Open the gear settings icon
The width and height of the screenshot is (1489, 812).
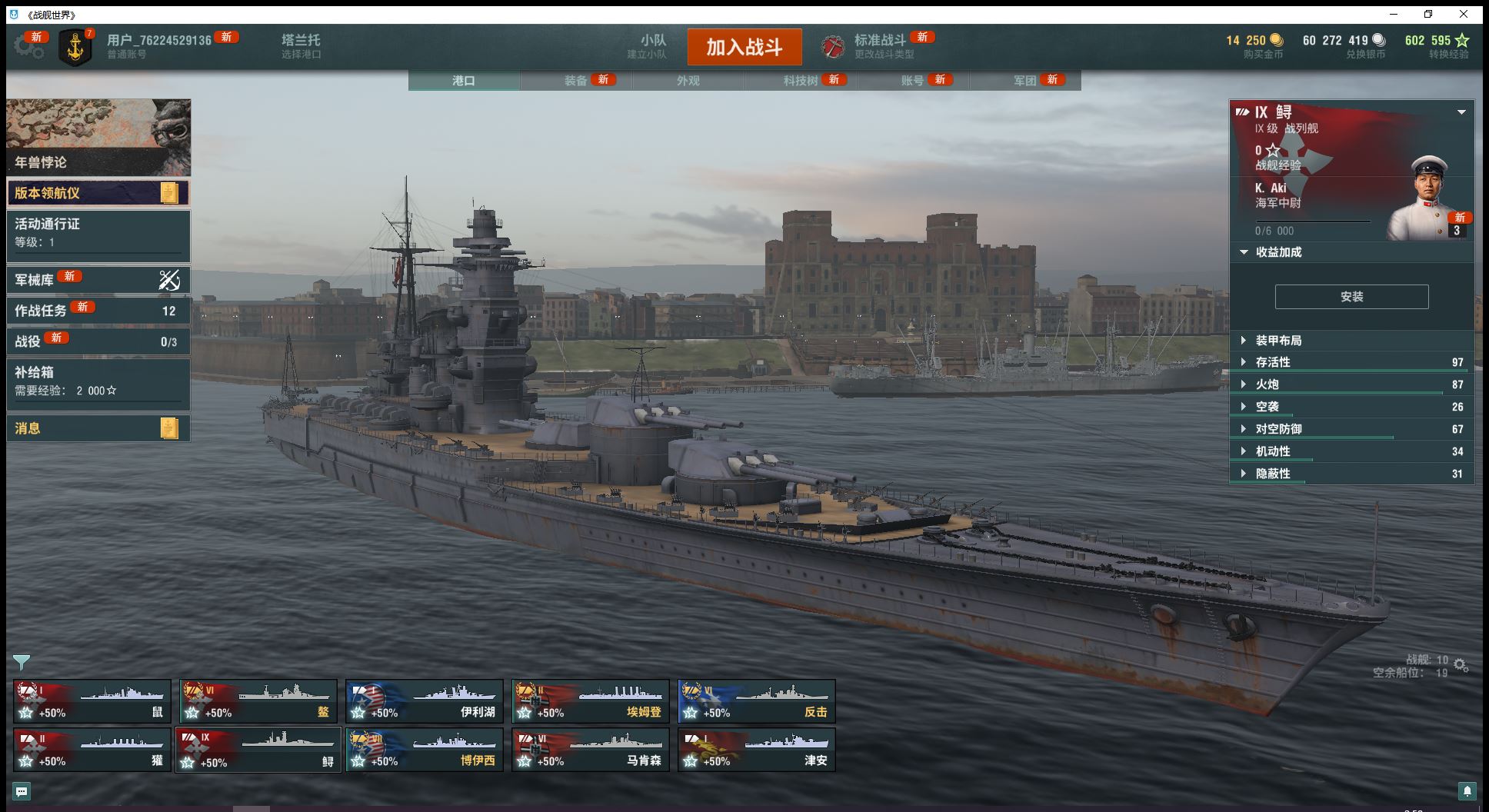(28, 46)
